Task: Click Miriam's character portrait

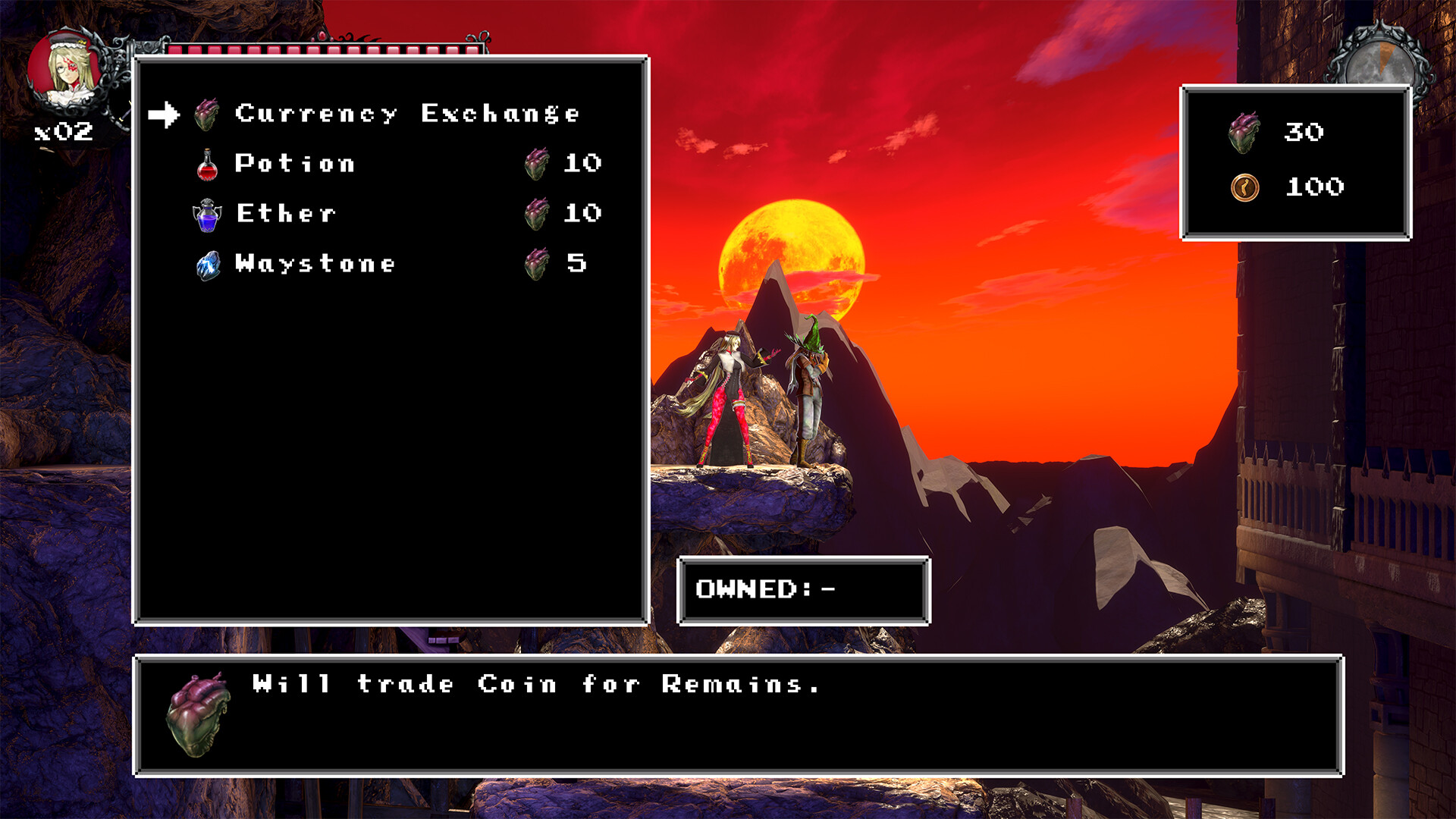Action: tap(67, 68)
